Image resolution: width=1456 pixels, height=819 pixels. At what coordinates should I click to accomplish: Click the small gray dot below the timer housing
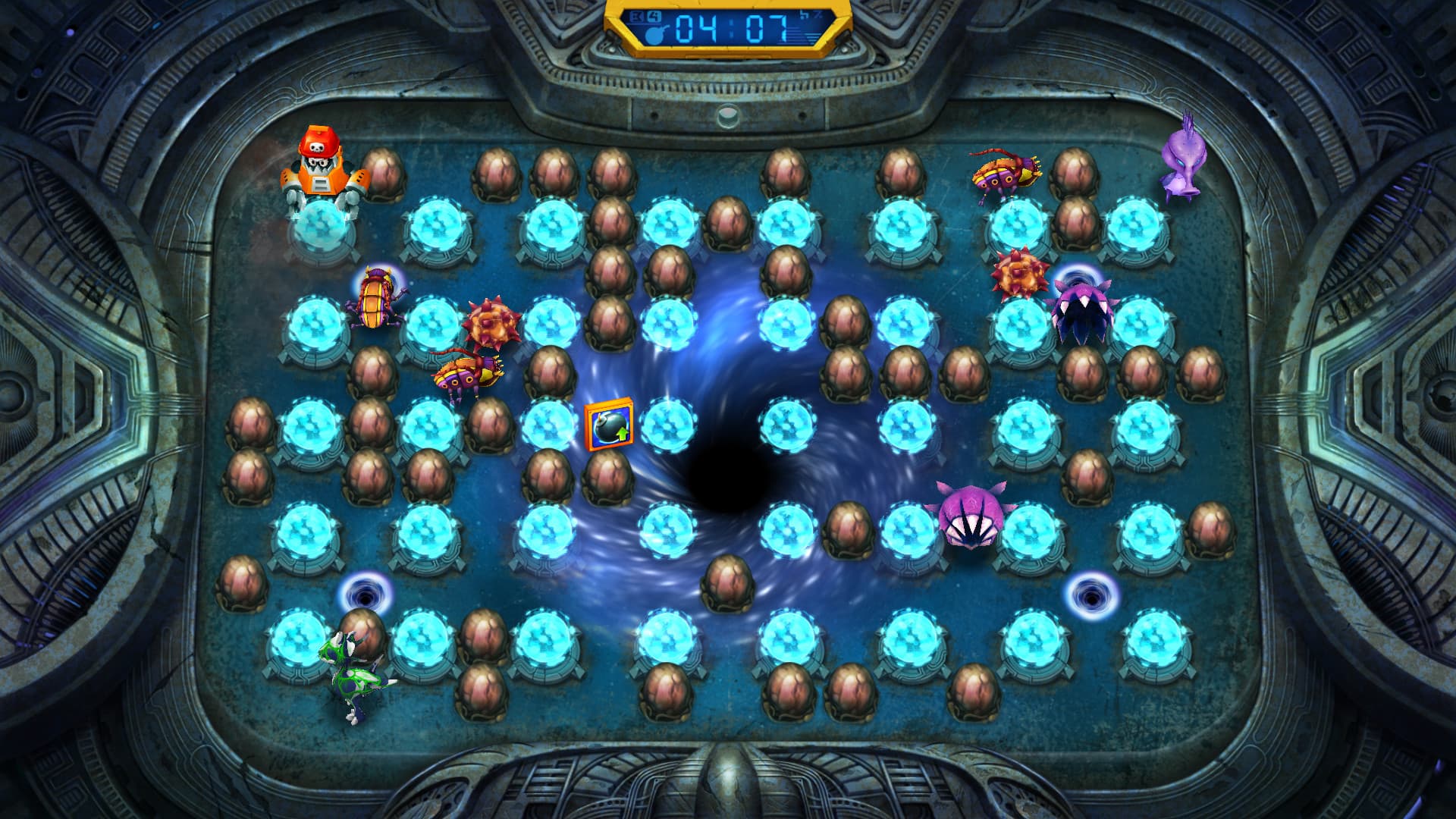coord(728,115)
